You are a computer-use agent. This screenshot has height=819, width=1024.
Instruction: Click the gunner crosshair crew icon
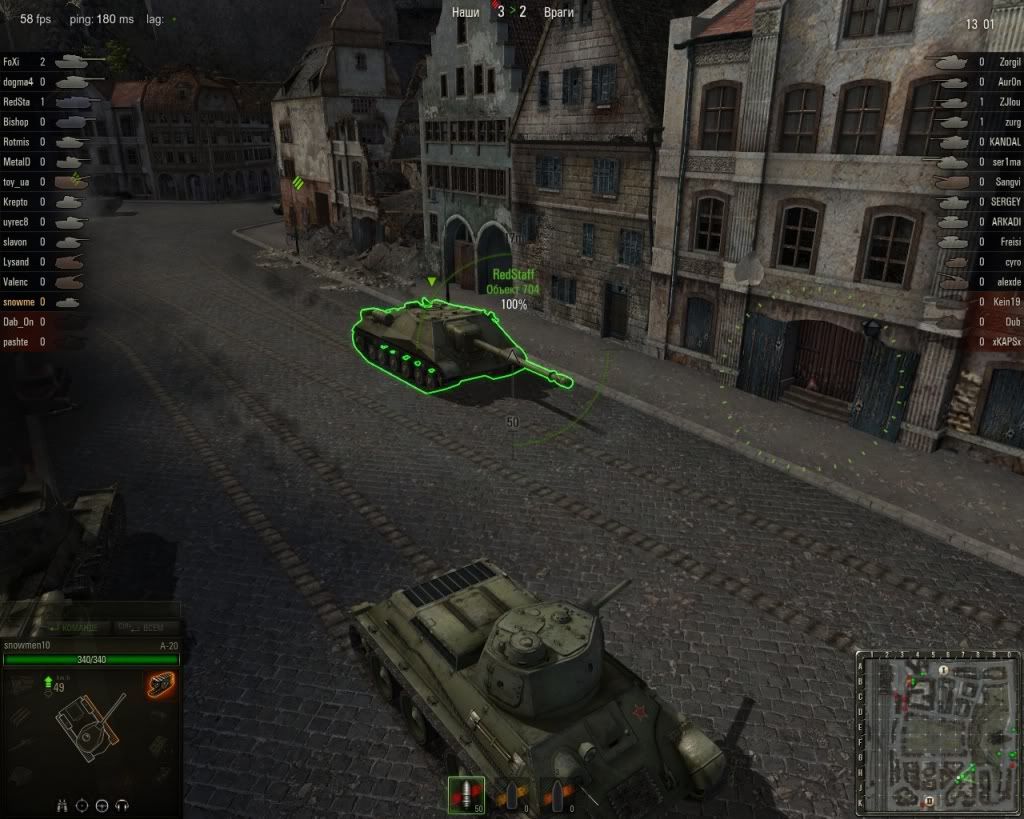[x=82, y=805]
